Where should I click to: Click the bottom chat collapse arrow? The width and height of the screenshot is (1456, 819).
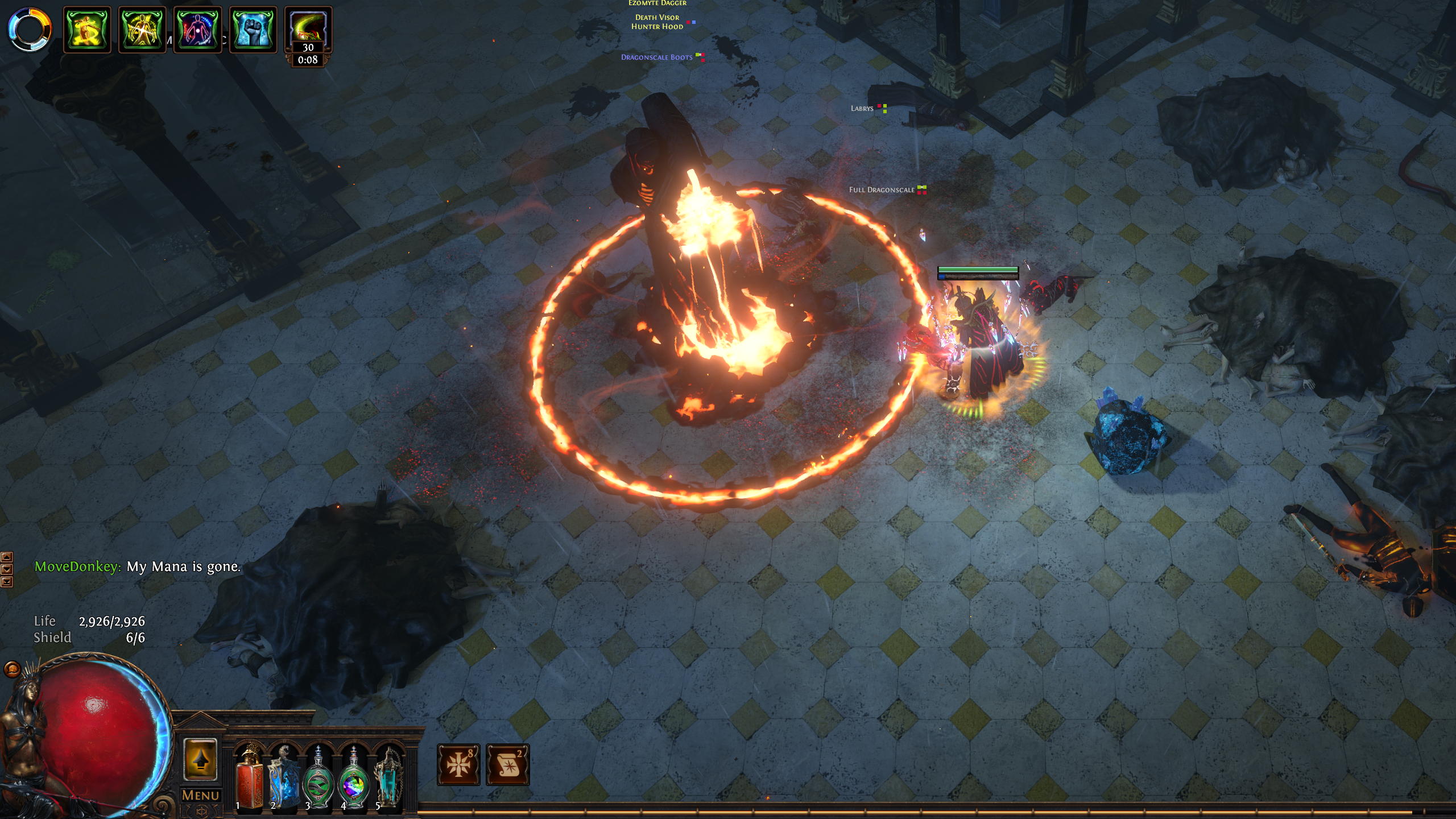[7, 582]
